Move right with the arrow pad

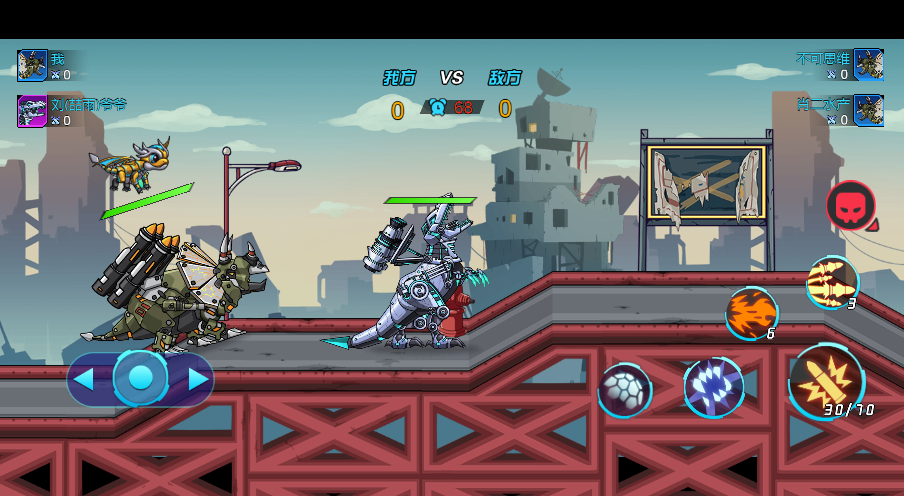pyautogui.click(x=198, y=379)
